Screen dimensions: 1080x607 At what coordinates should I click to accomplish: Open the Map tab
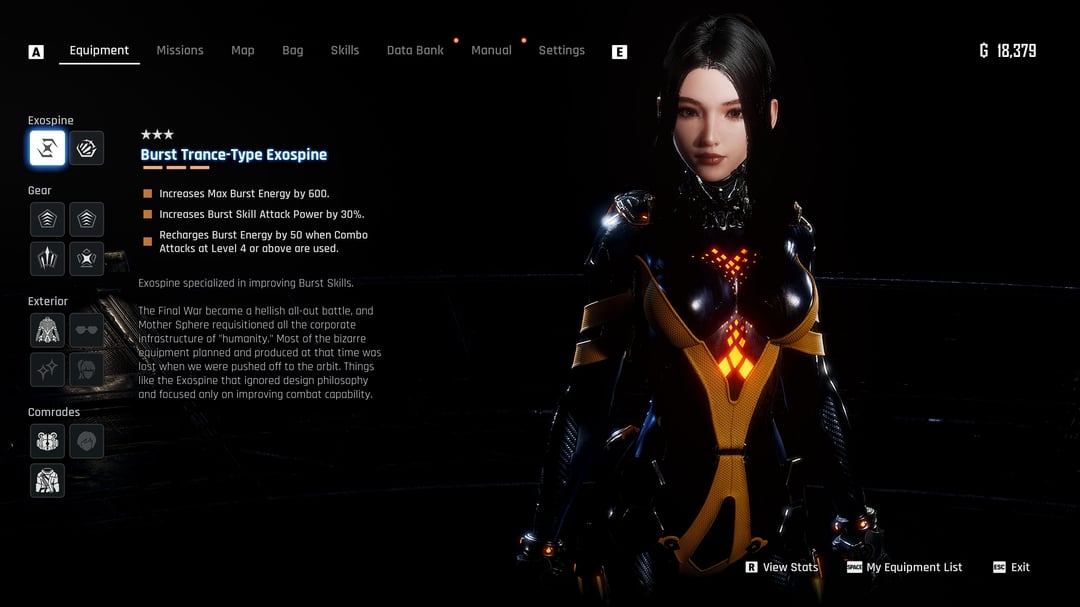coord(243,50)
